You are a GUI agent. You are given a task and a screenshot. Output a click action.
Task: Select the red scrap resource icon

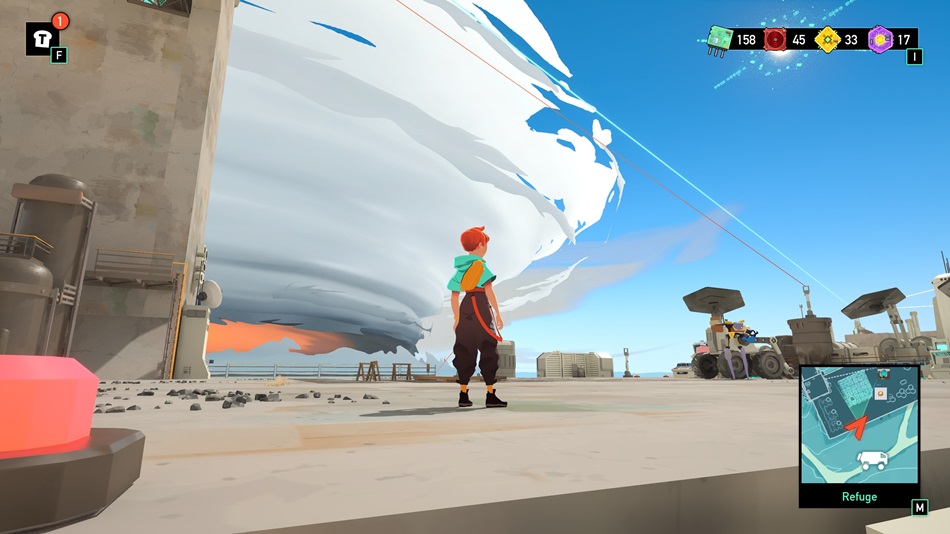[x=775, y=39]
